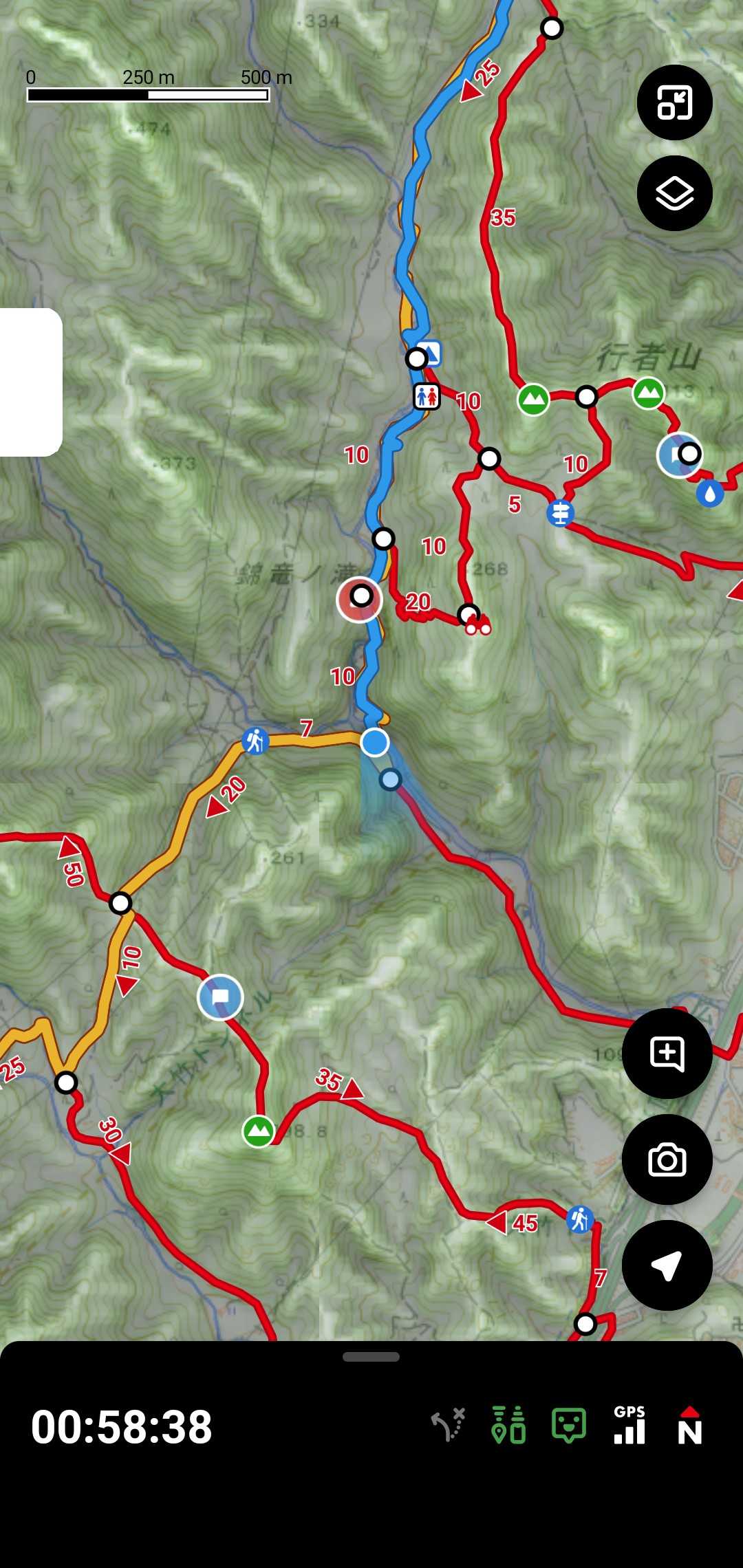The width and height of the screenshot is (743, 1568).
Task: Tap the picture-in-picture minimize button
Action: tap(674, 102)
